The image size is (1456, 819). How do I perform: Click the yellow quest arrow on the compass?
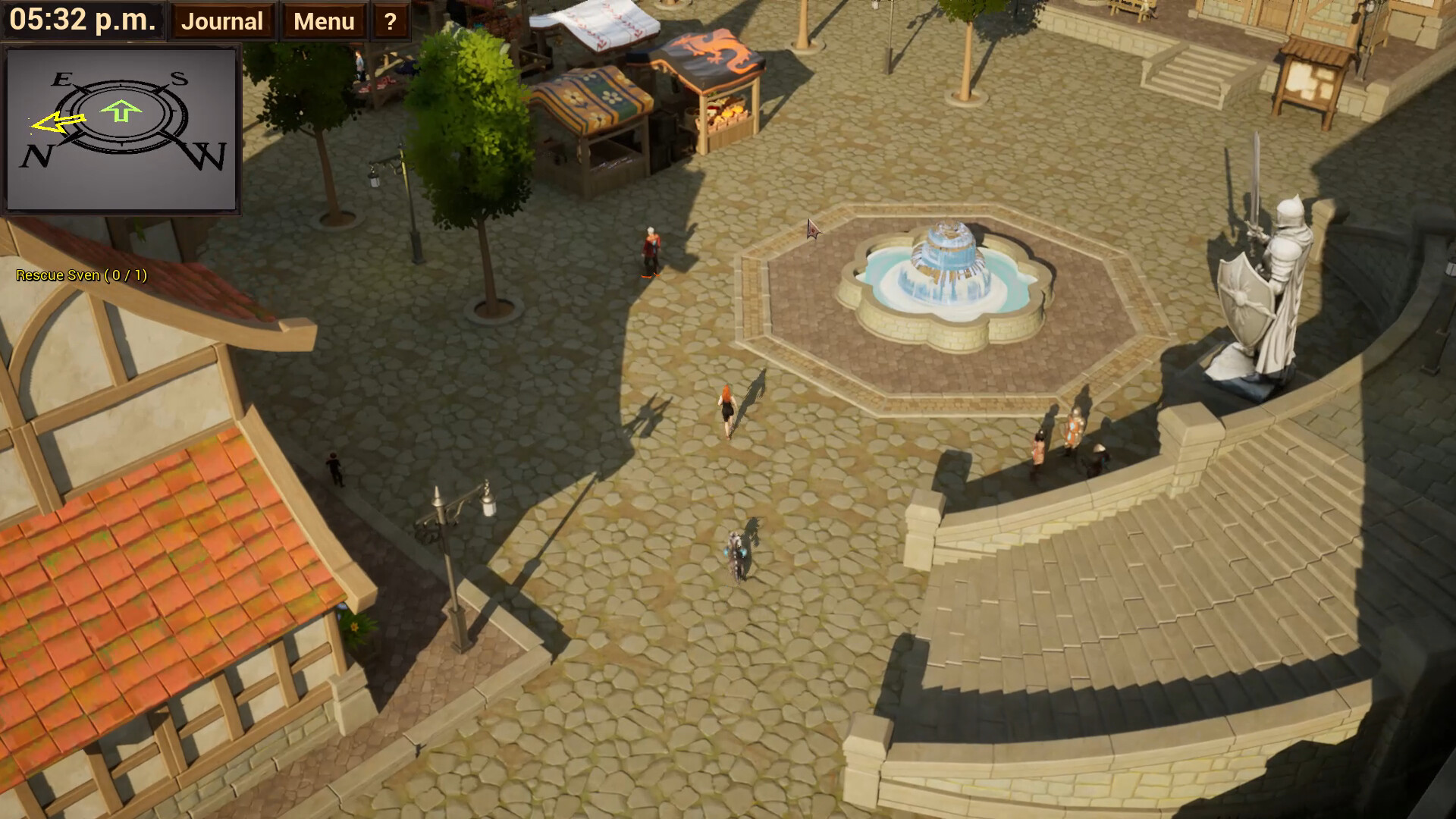coord(55,121)
